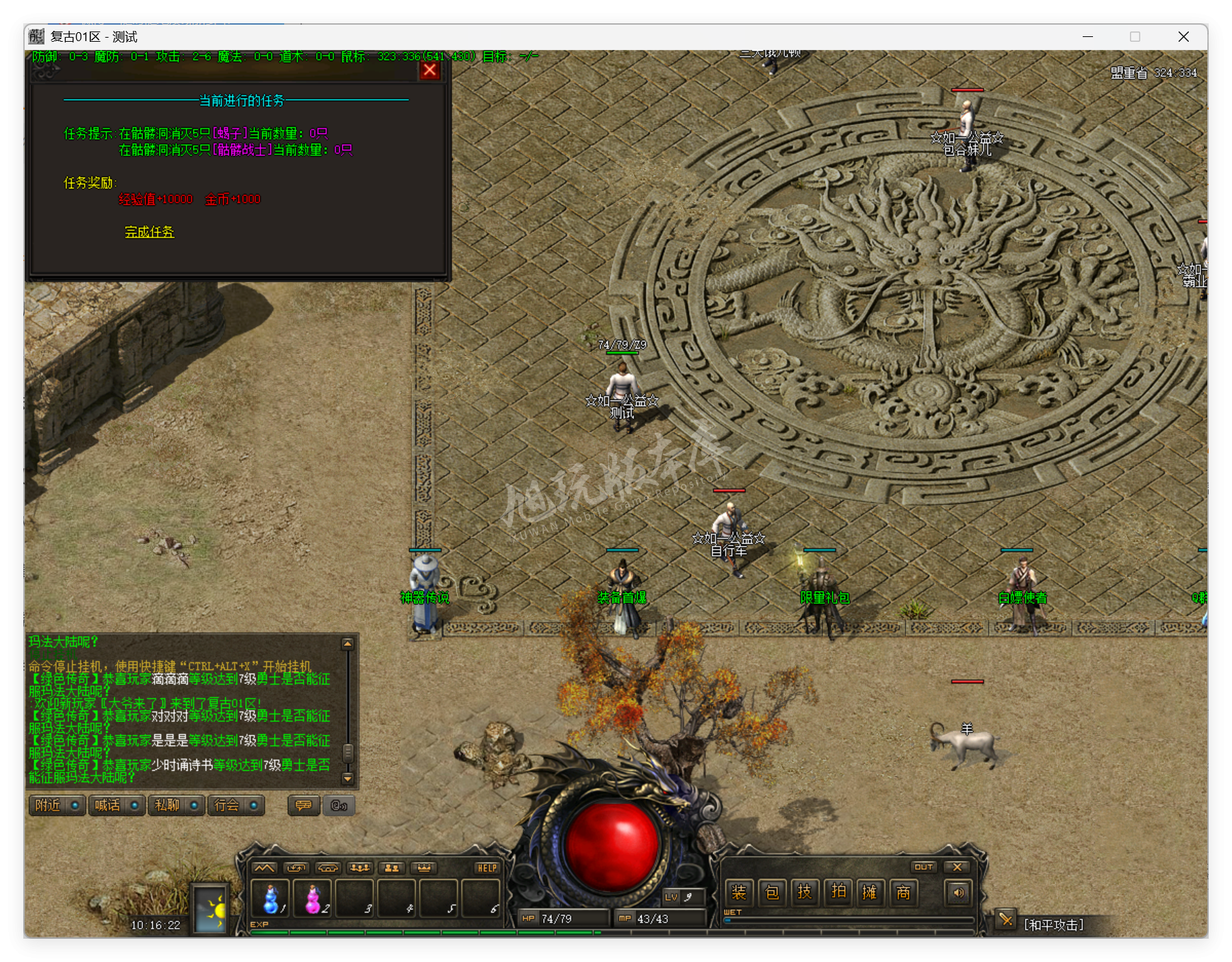Click the chat bubble icon above the hotbar
1232x962 pixels.
[x=303, y=805]
